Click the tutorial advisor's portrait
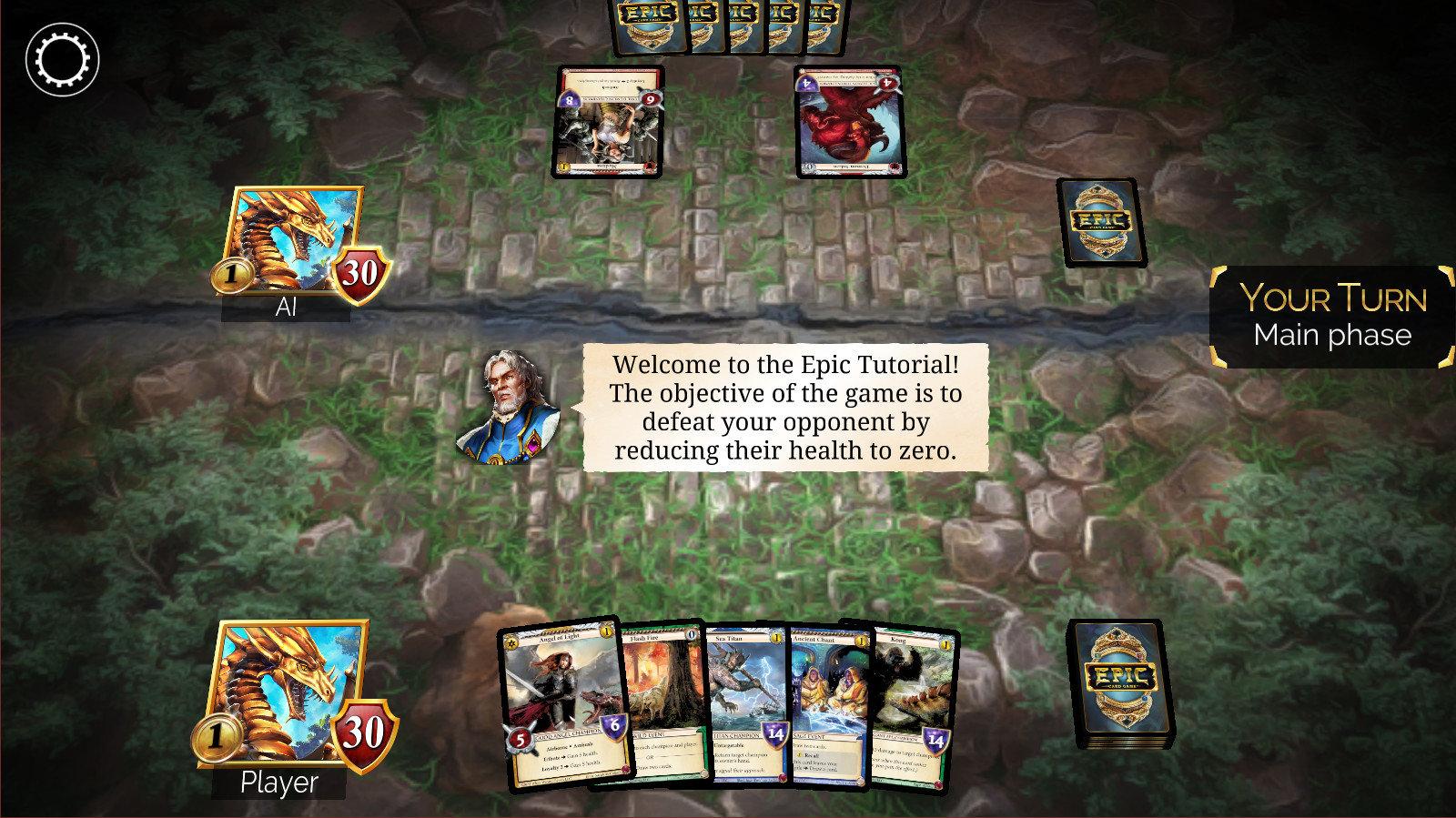The image size is (1456, 818). (510, 408)
